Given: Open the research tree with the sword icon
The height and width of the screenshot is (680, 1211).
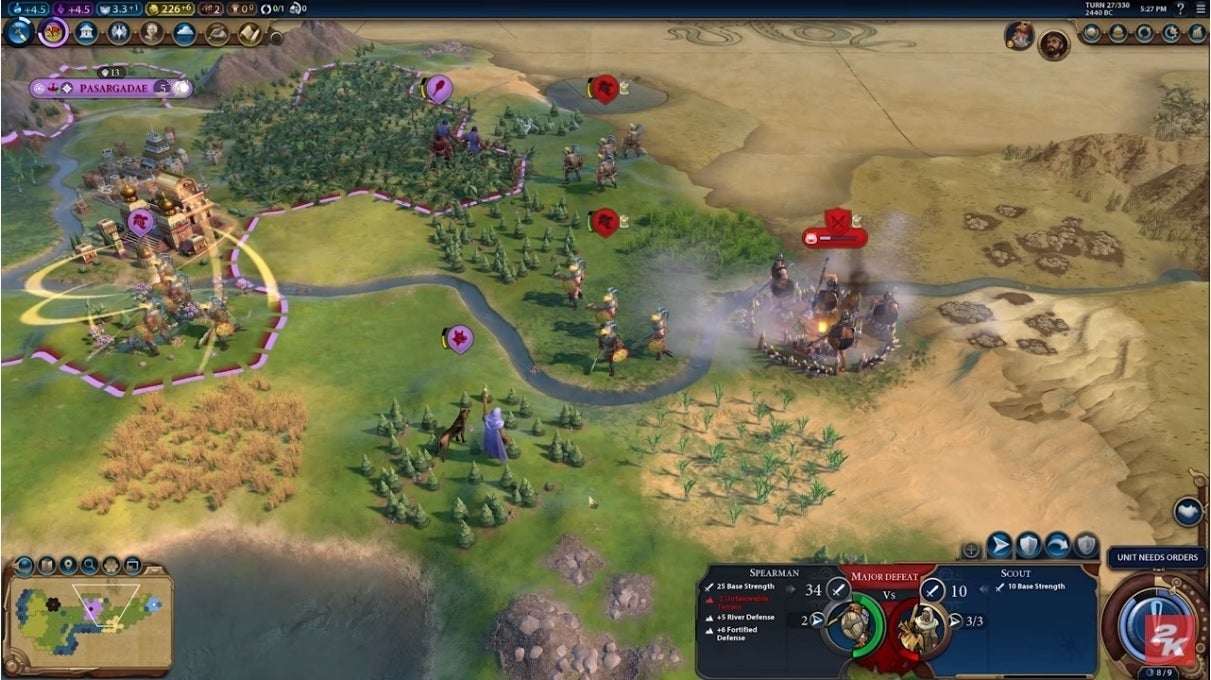Looking at the screenshot, I should [x=19, y=32].
